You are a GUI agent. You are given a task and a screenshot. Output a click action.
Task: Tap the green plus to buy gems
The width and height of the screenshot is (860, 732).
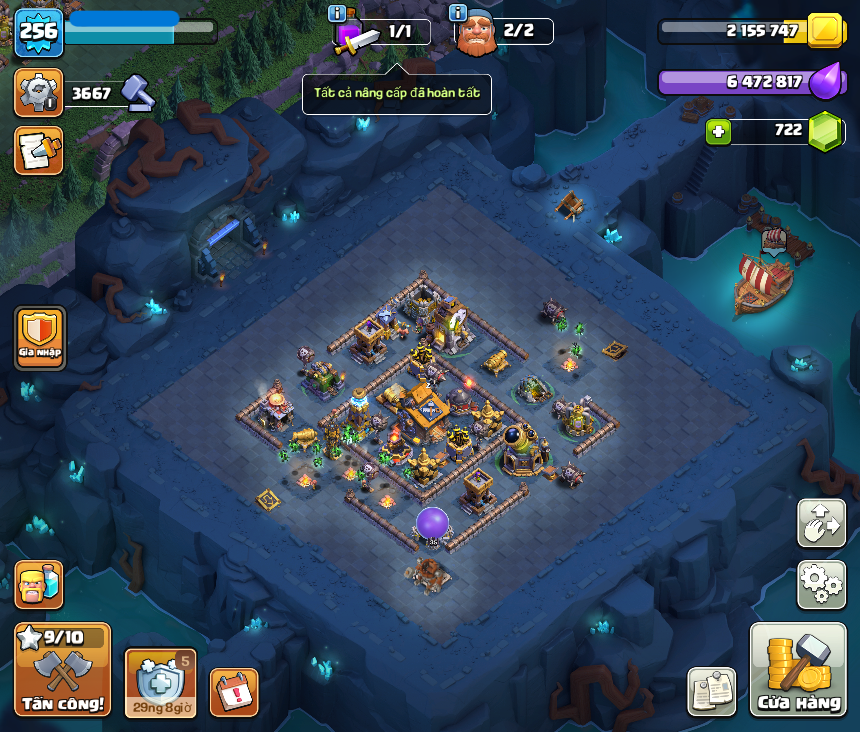pyautogui.click(x=716, y=131)
